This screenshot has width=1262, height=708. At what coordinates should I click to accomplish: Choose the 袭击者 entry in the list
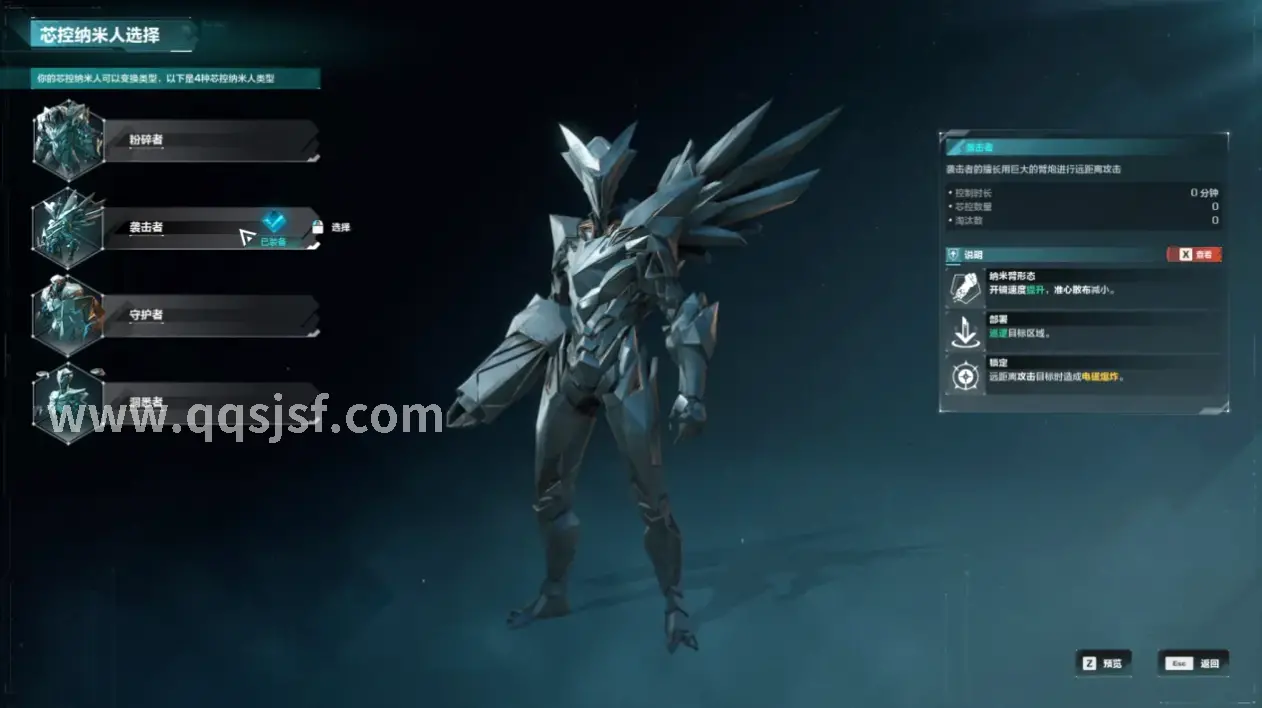[190, 228]
